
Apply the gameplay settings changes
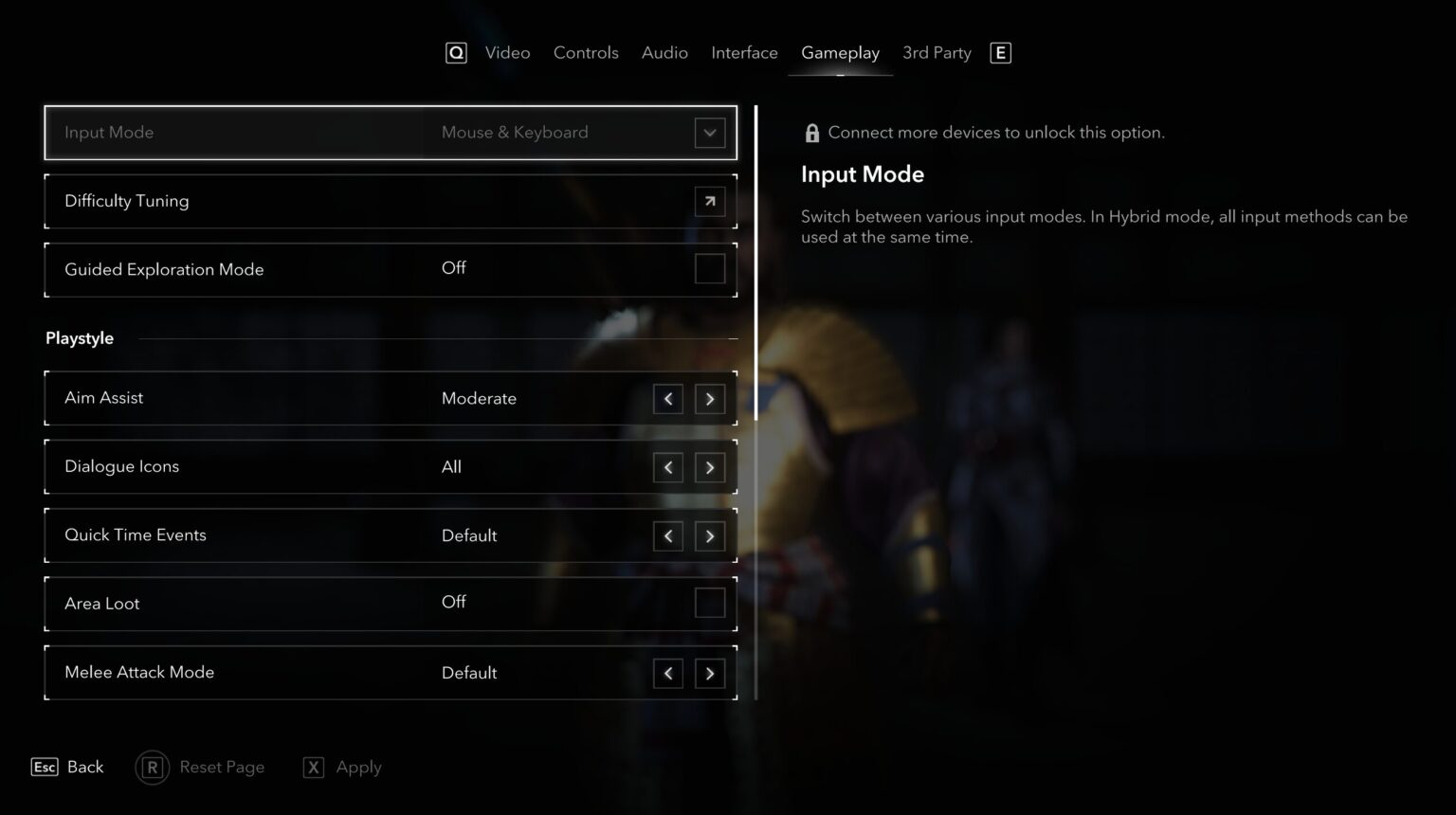343,767
